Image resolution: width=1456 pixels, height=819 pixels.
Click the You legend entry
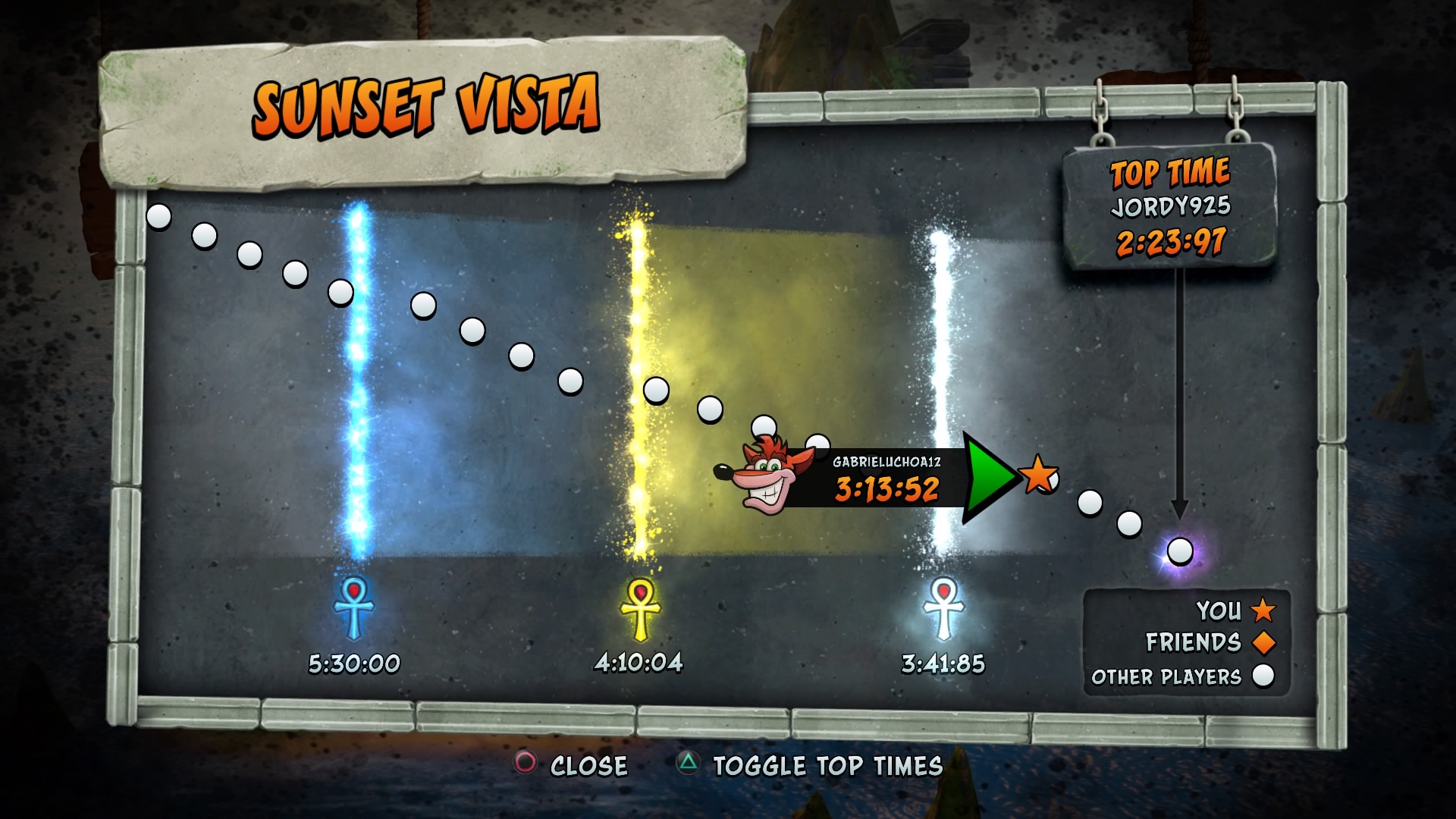pyautogui.click(x=1235, y=610)
